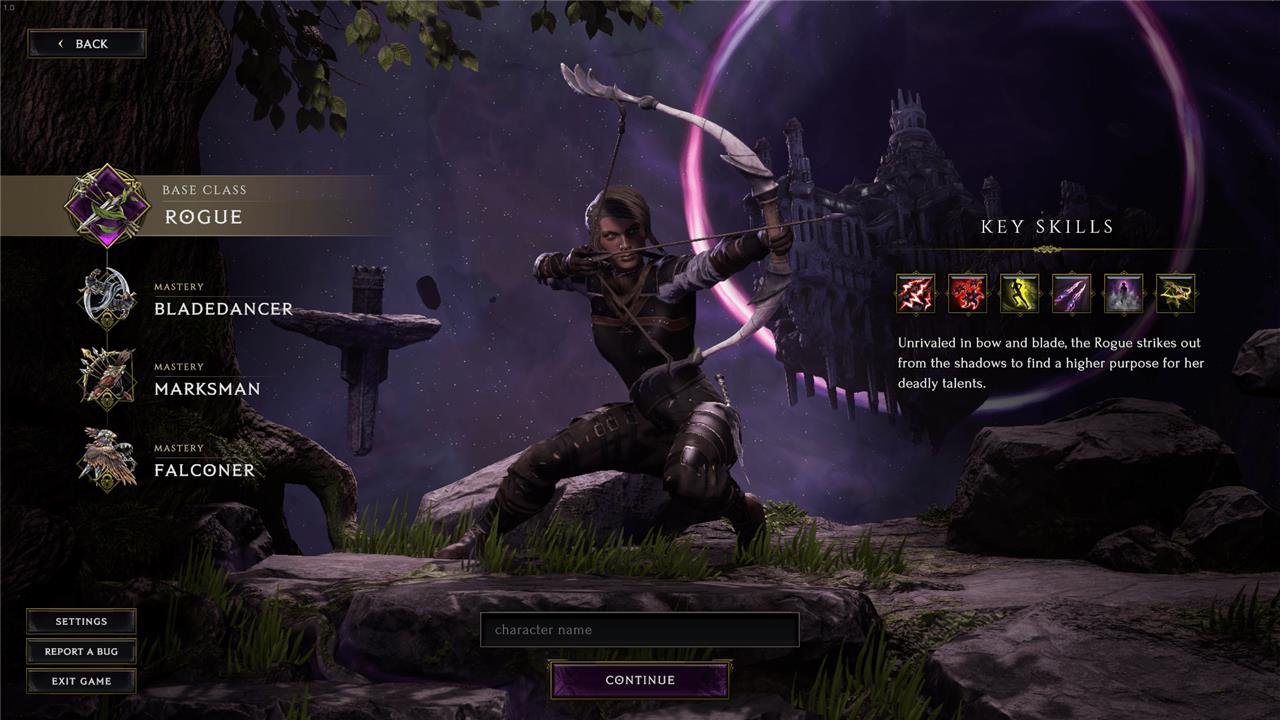Confirm the class with the Continue button
The width and height of the screenshot is (1280, 720).
tap(640, 680)
